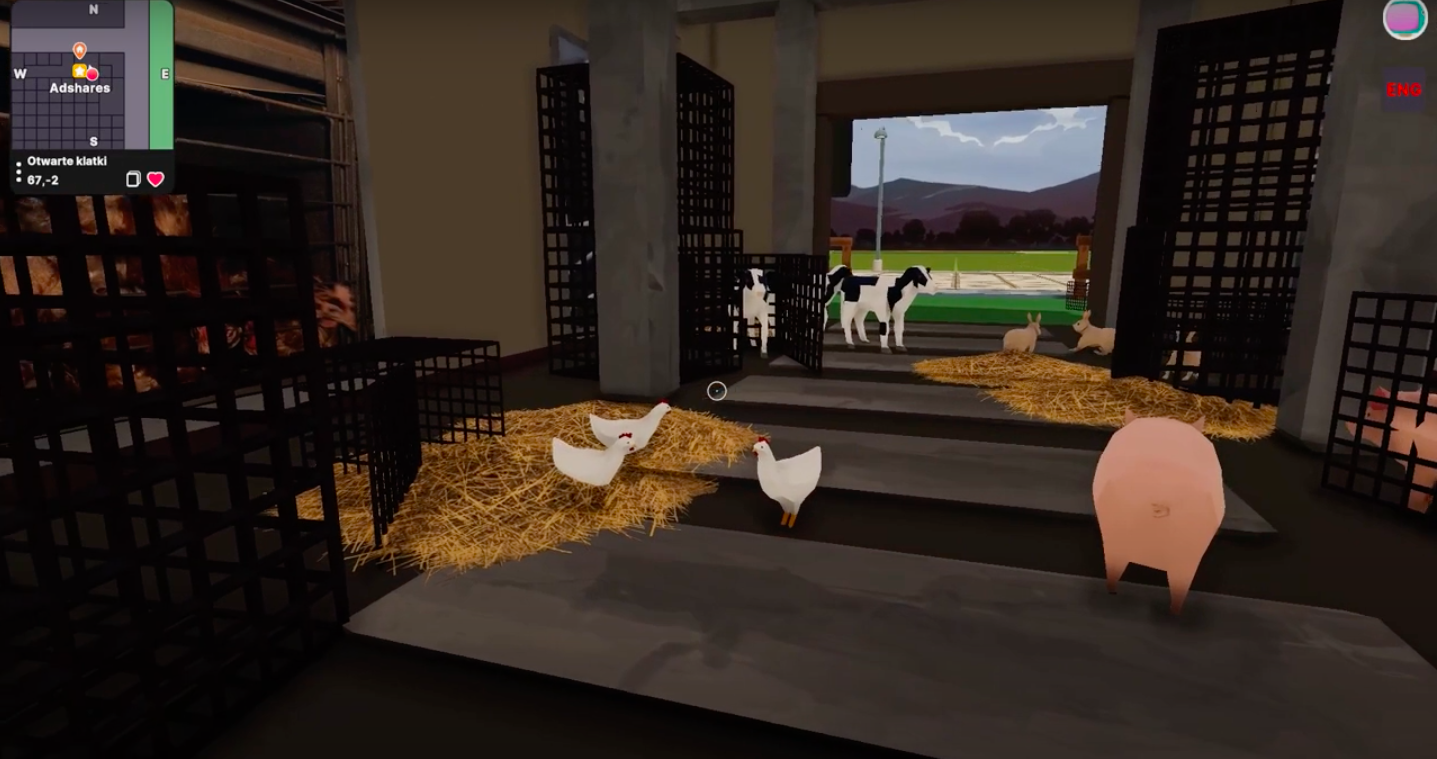Select the yellow star marker on minimap
The image size is (1437, 759).
pyautogui.click(x=79, y=71)
